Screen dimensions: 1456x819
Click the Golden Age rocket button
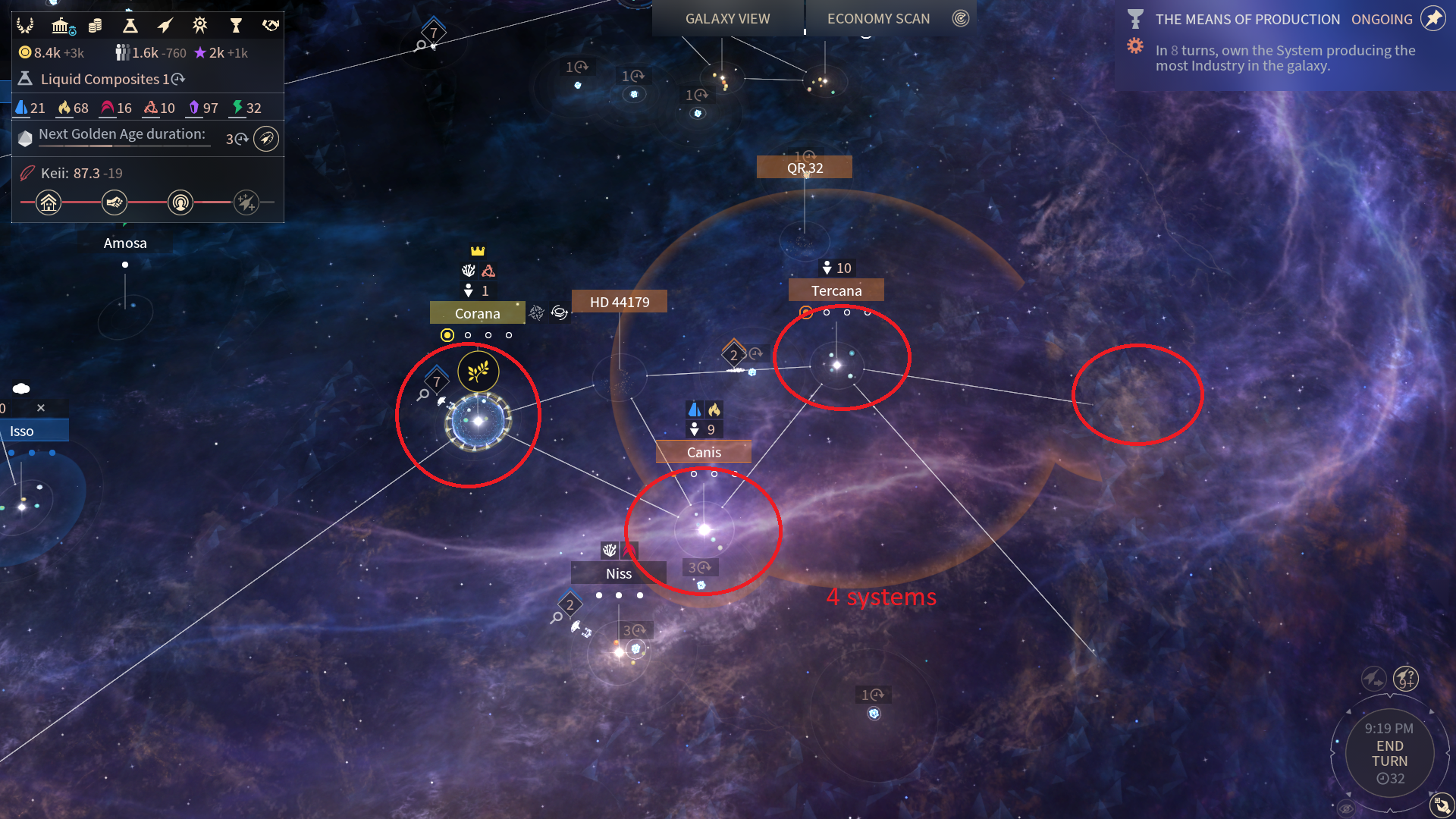pyautogui.click(x=265, y=139)
